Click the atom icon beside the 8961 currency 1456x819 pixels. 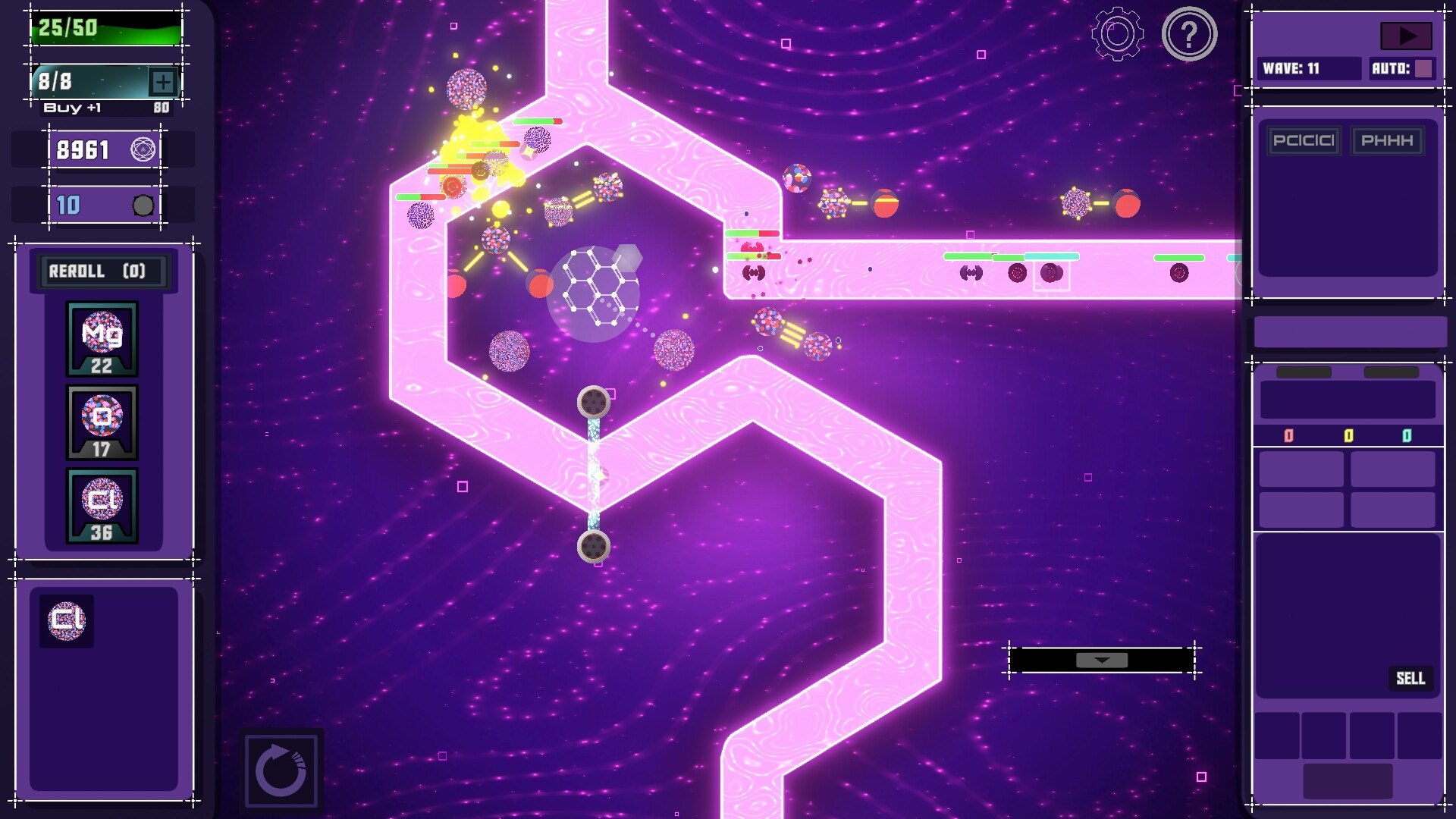144,149
